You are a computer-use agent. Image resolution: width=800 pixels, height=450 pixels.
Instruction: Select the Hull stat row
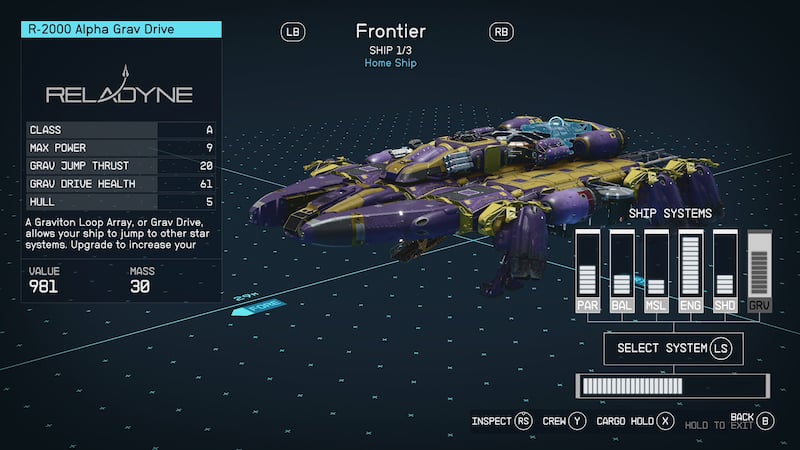point(121,202)
